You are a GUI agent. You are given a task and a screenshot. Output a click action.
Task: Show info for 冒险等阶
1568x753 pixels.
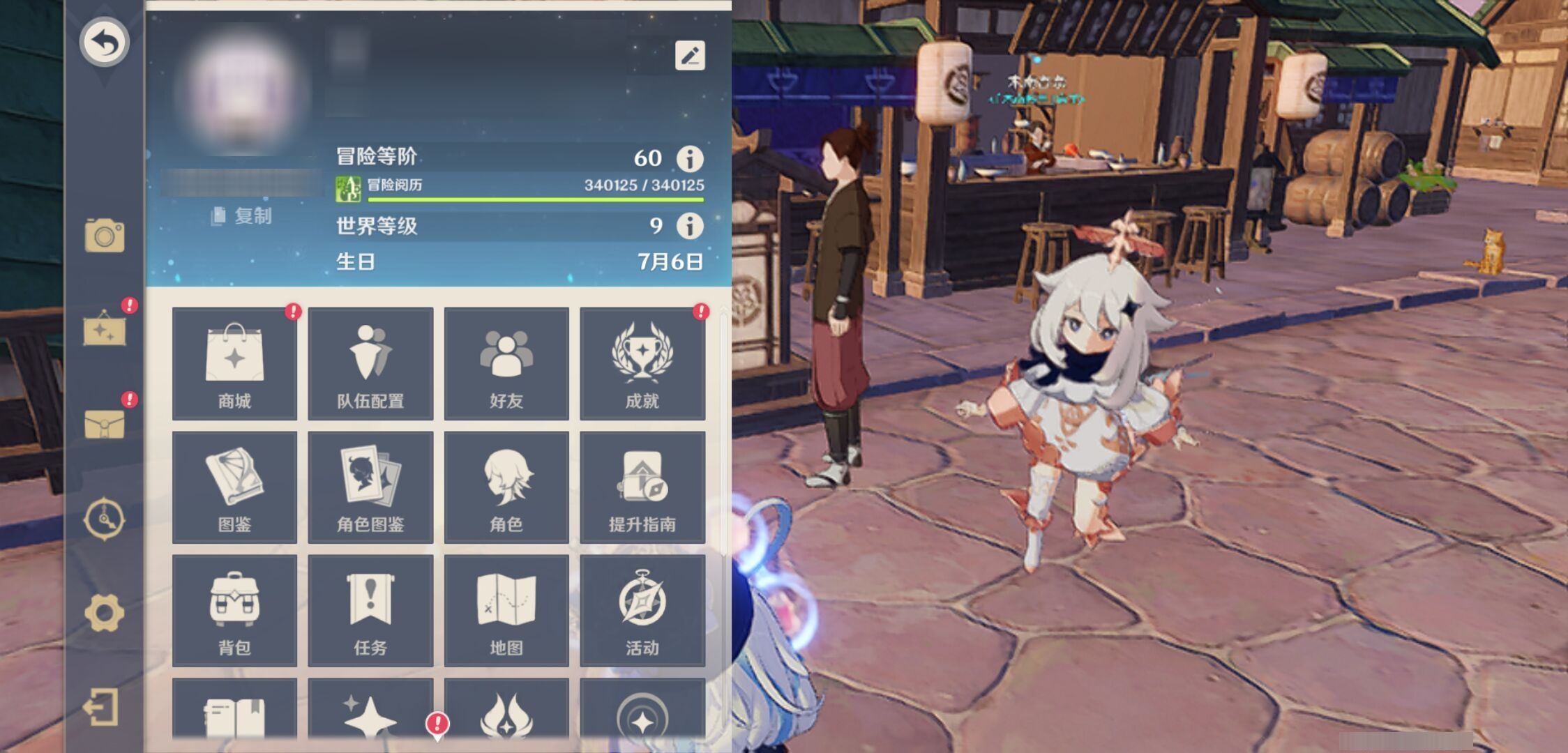(x=690, y=159)
